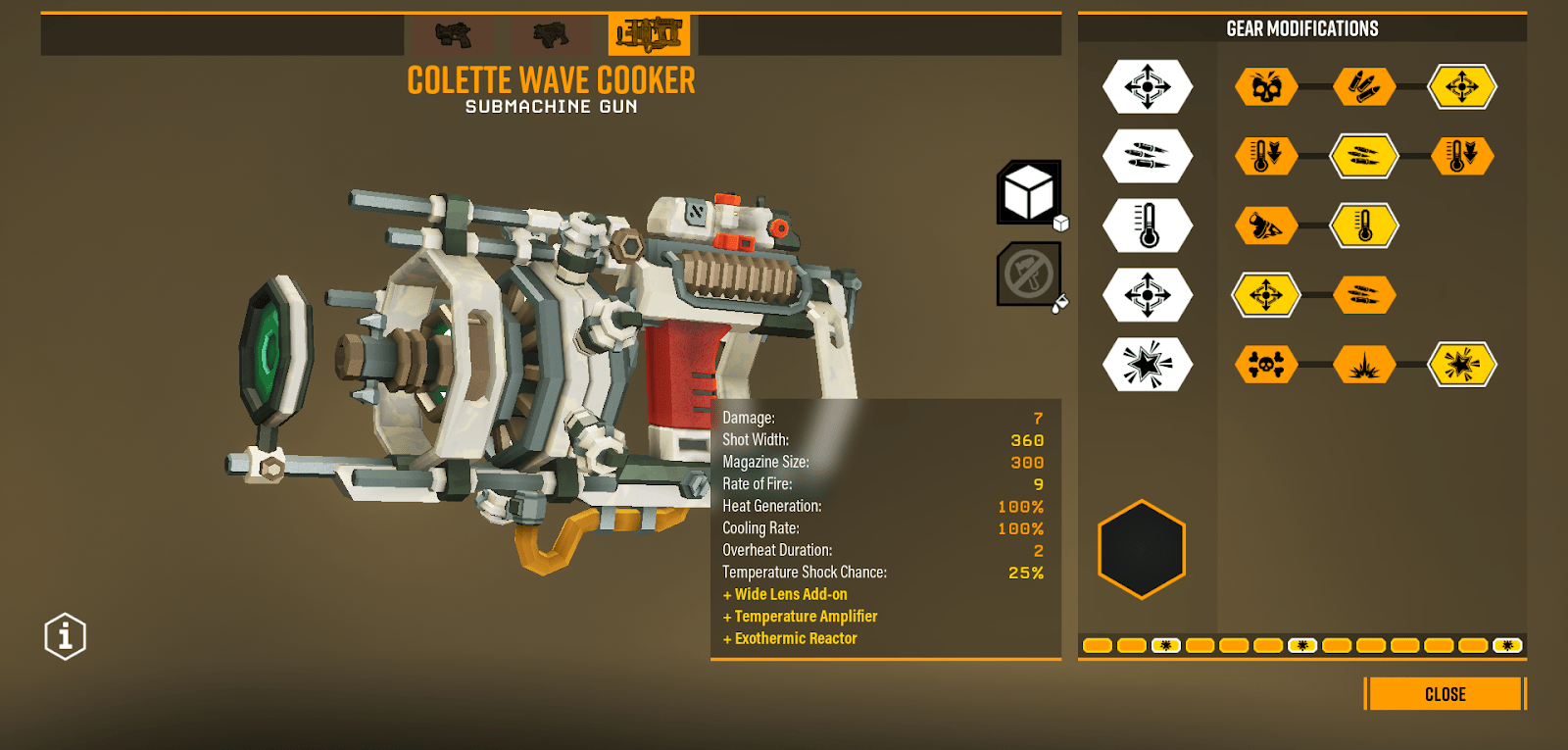Select the yellow streaking bullets modification
The height and width of the screenshot is (750, 1568).
point(1363,156)
